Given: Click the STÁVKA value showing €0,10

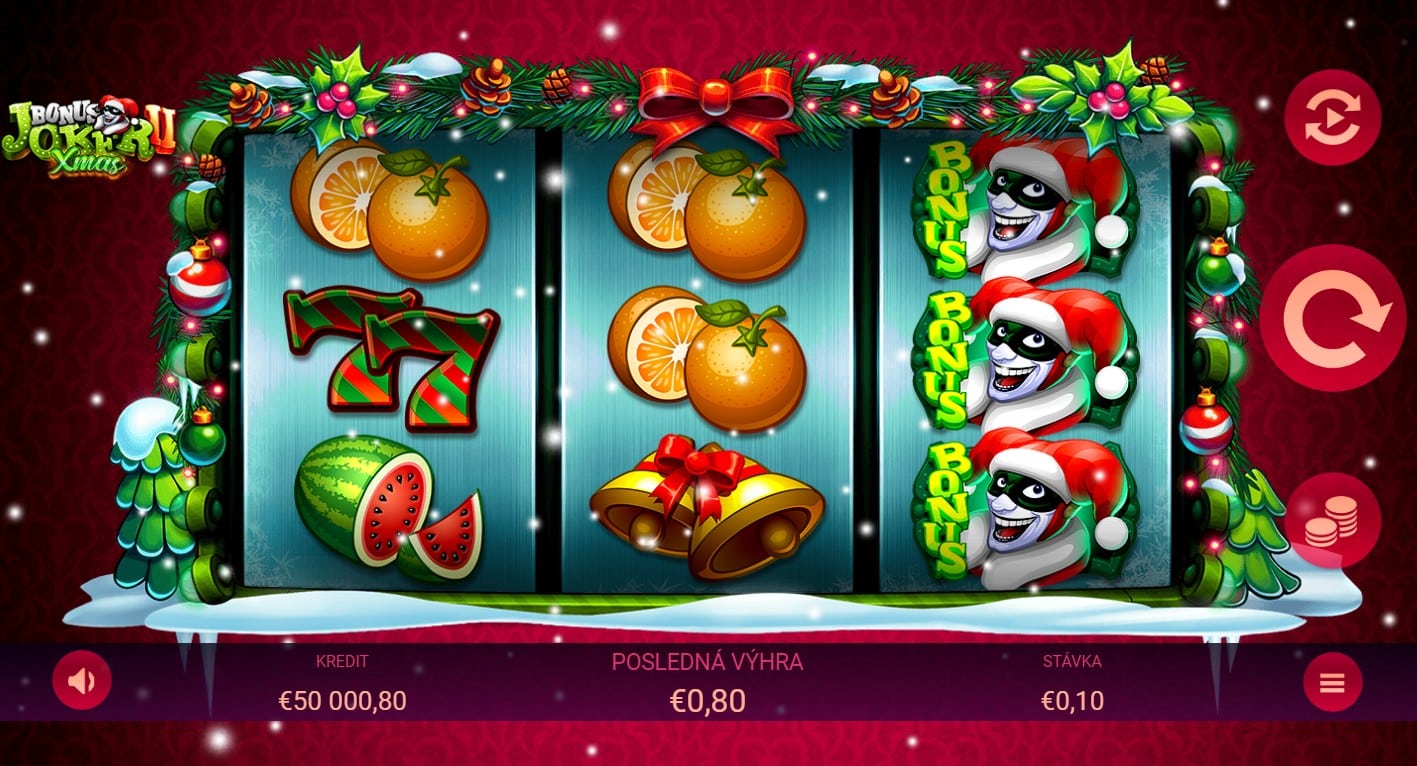Looking at the screenshot, I should point(1071,699).
